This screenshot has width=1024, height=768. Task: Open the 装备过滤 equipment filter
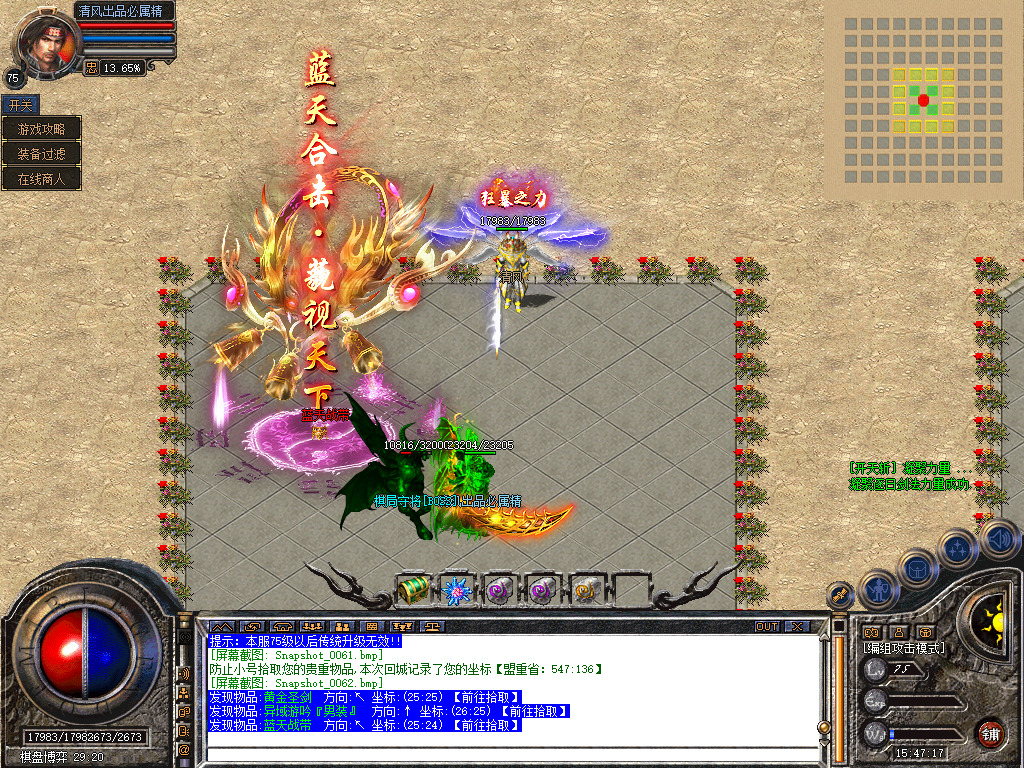tap(41, 154)
